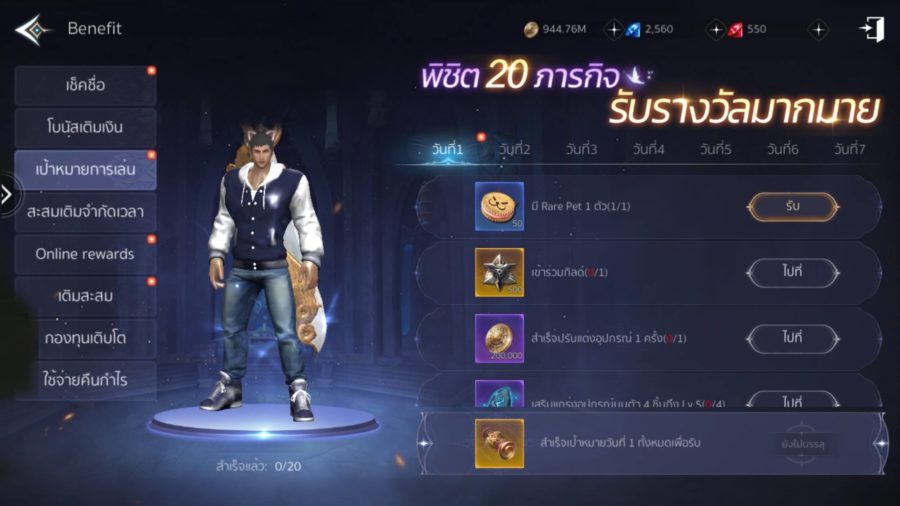Choose the สะสมเติมจำกัดเวลา menu entry
Viewport: 900px width, 506px height.
click(x=85, y=212)
